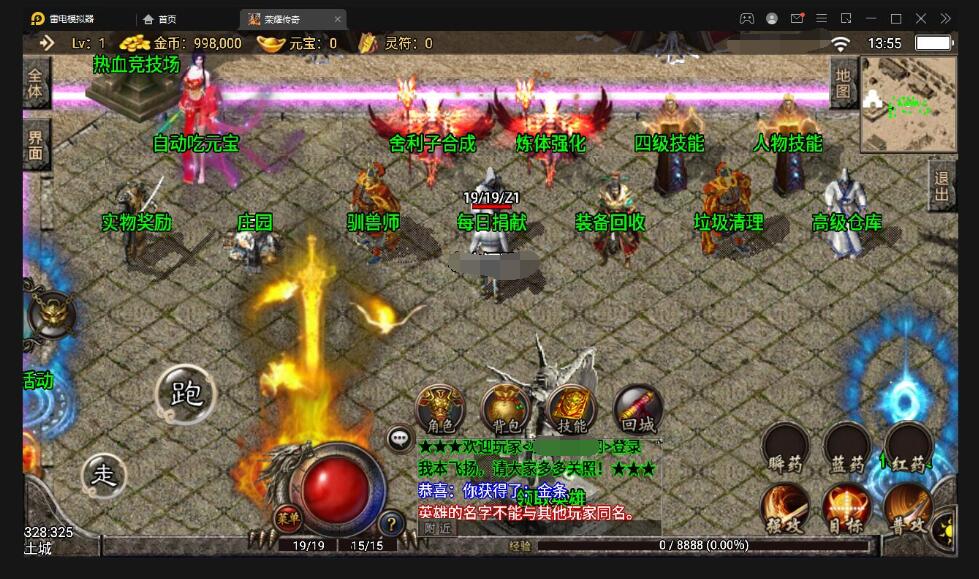Image resolution: width=979 pixels, height=579 pixels.
Task: Open the 角色 character panel
Action: click(440, 408)
